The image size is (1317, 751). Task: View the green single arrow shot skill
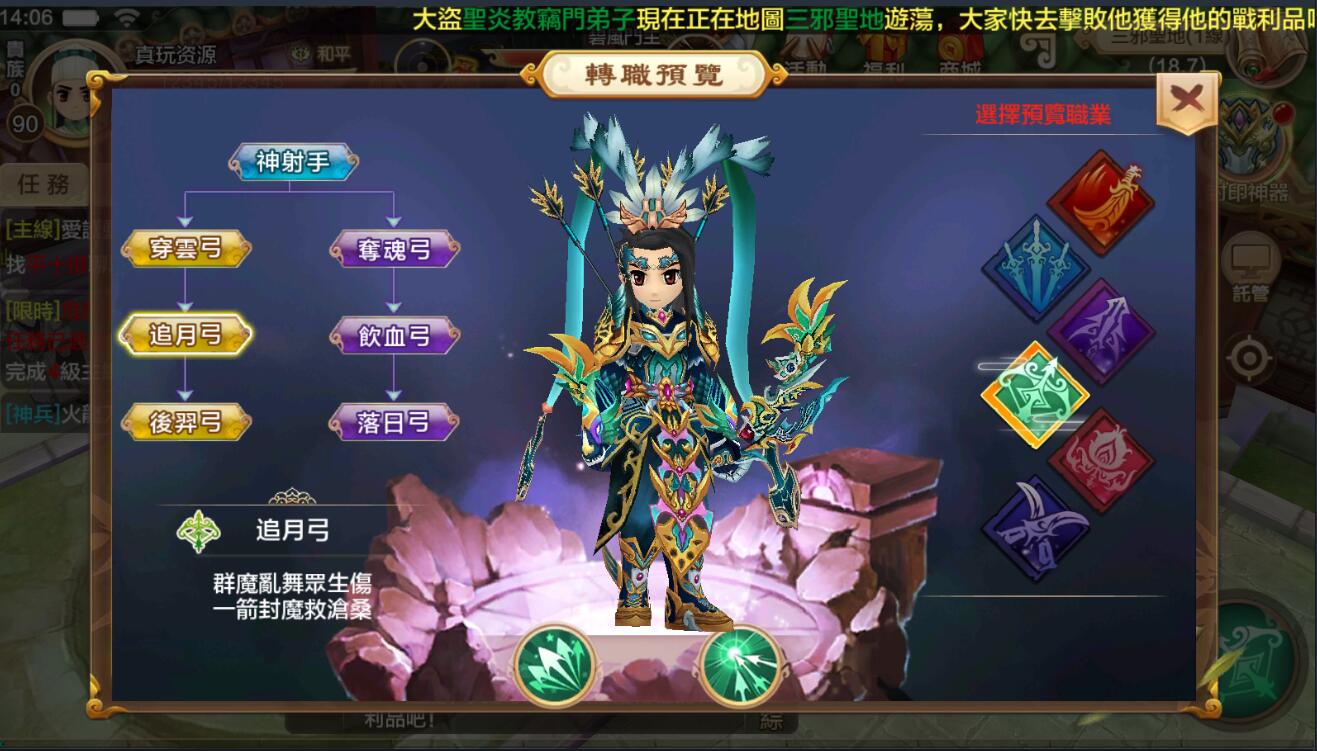(x=741, y=665)
